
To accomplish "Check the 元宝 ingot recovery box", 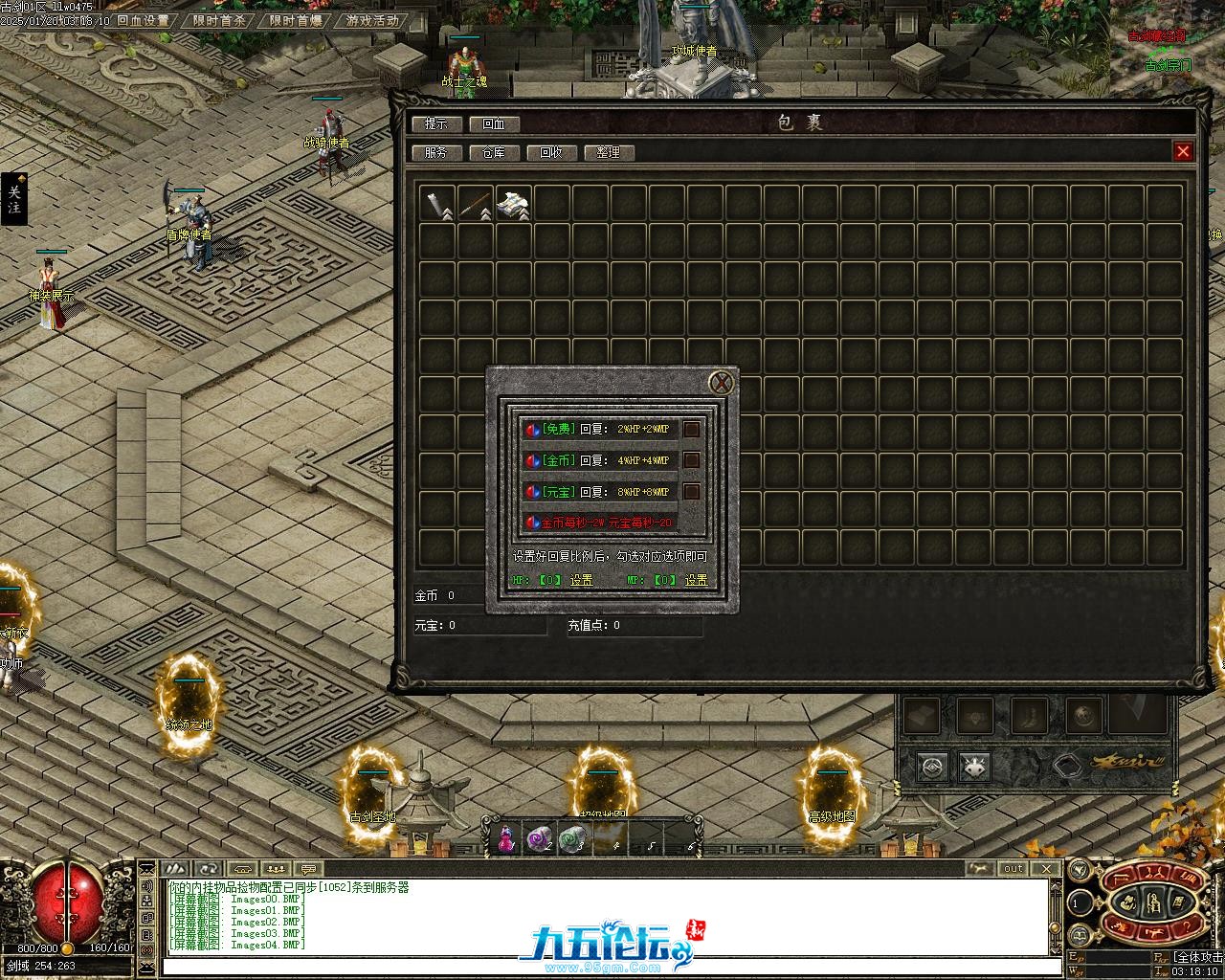I will point(691,492).
